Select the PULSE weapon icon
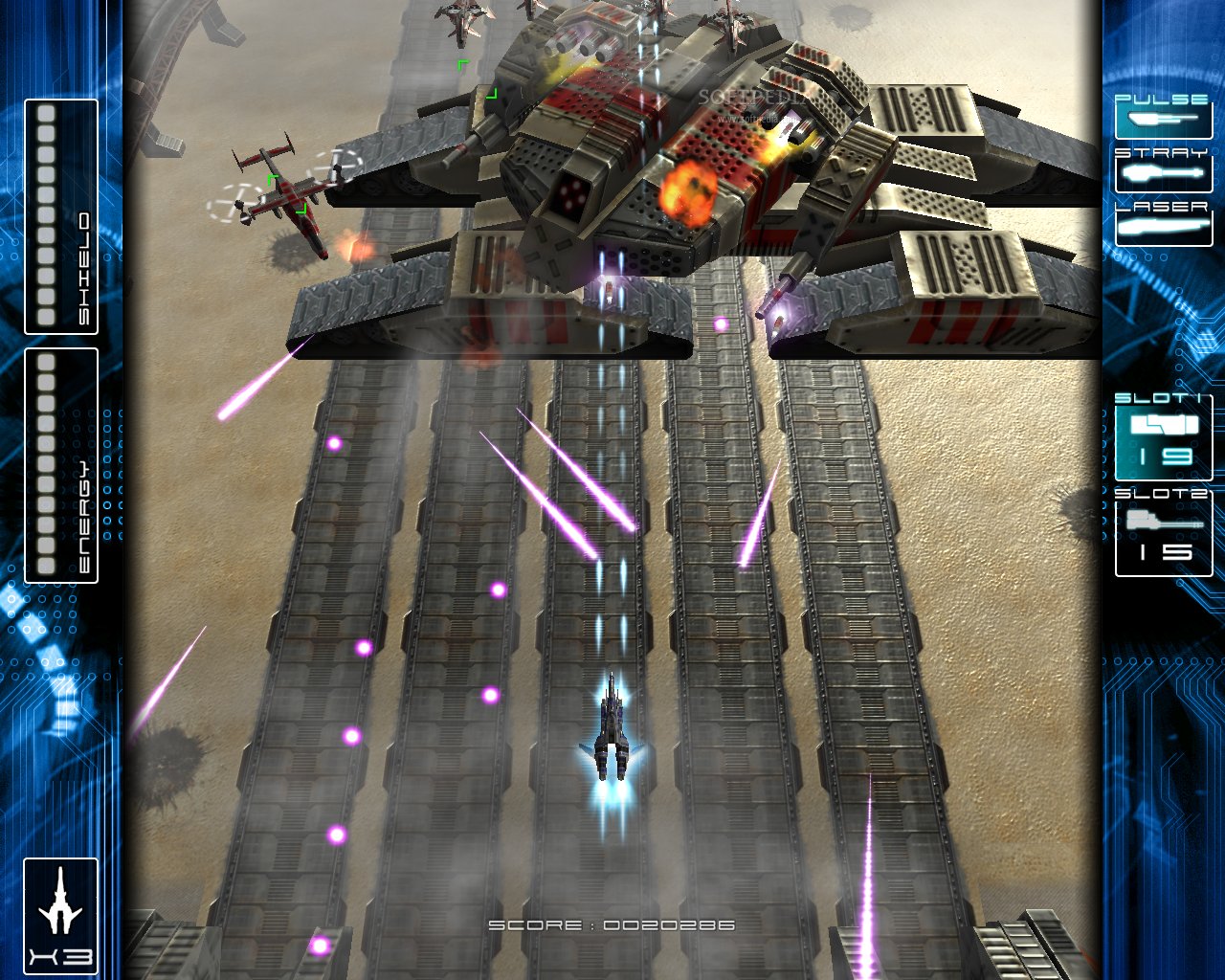This screenshot has width=1225, height=980. (x=1161, y=119)
